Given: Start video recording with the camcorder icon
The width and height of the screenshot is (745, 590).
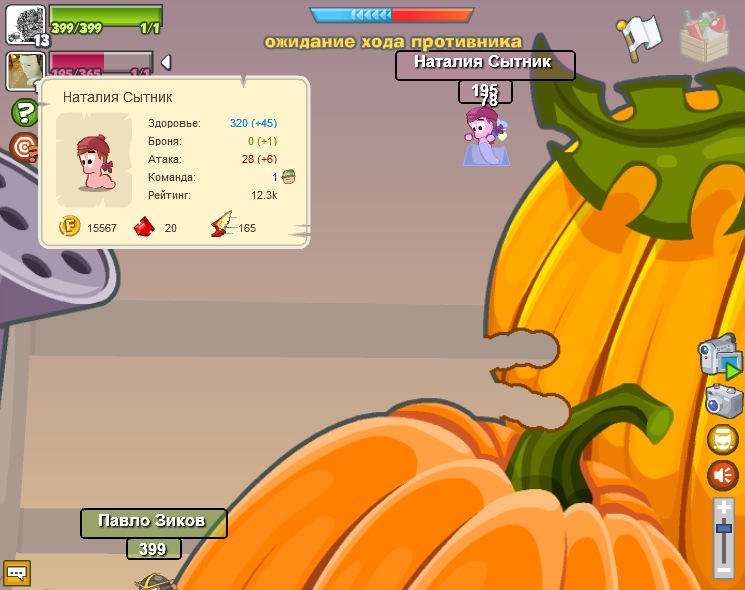Looking at the screenshot, I should pyautogui.click(x=720, y=358).
